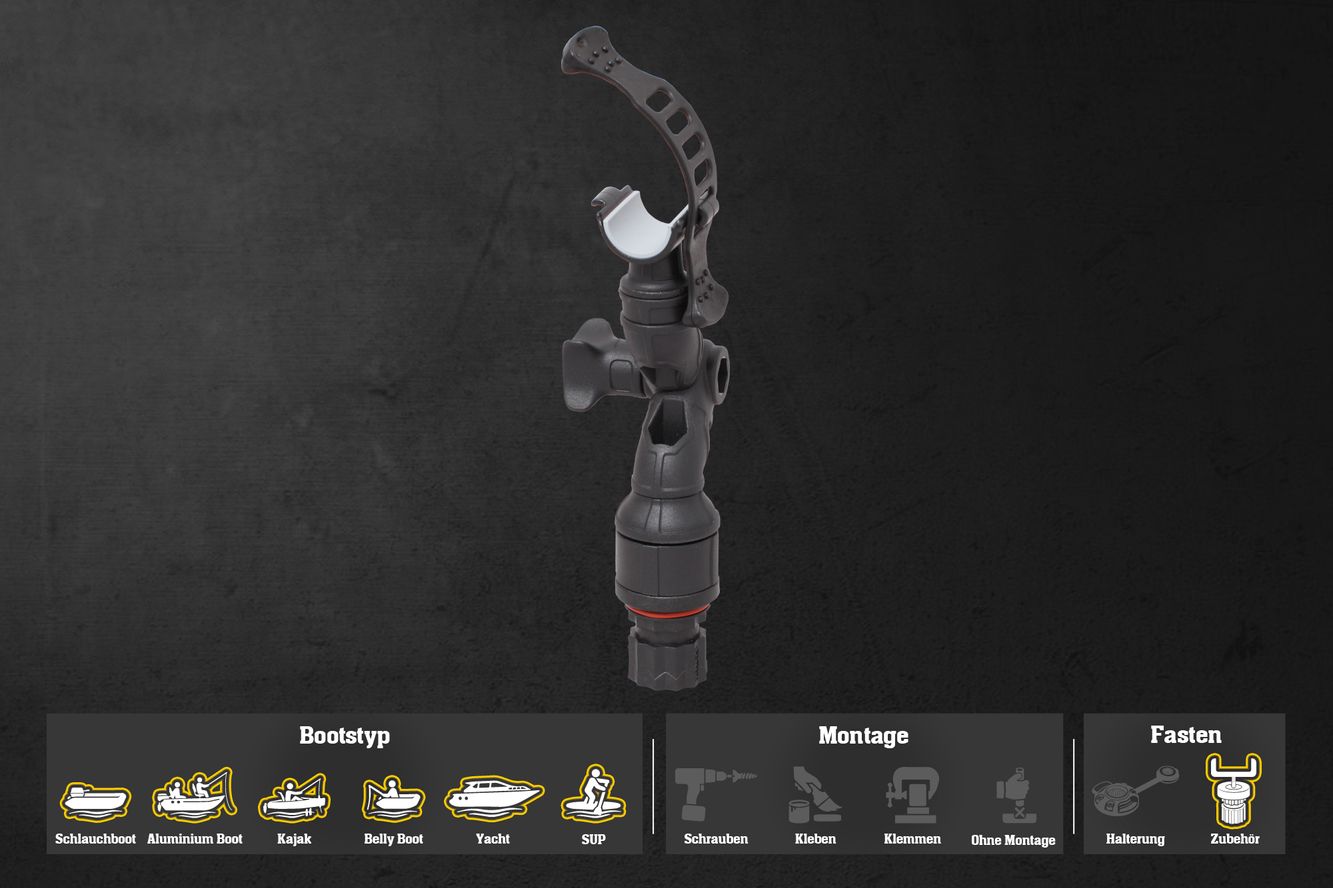Screen dimensions: 1333x888
Task: Choose the Yacht boat type
Action: [x=493, y=797]
